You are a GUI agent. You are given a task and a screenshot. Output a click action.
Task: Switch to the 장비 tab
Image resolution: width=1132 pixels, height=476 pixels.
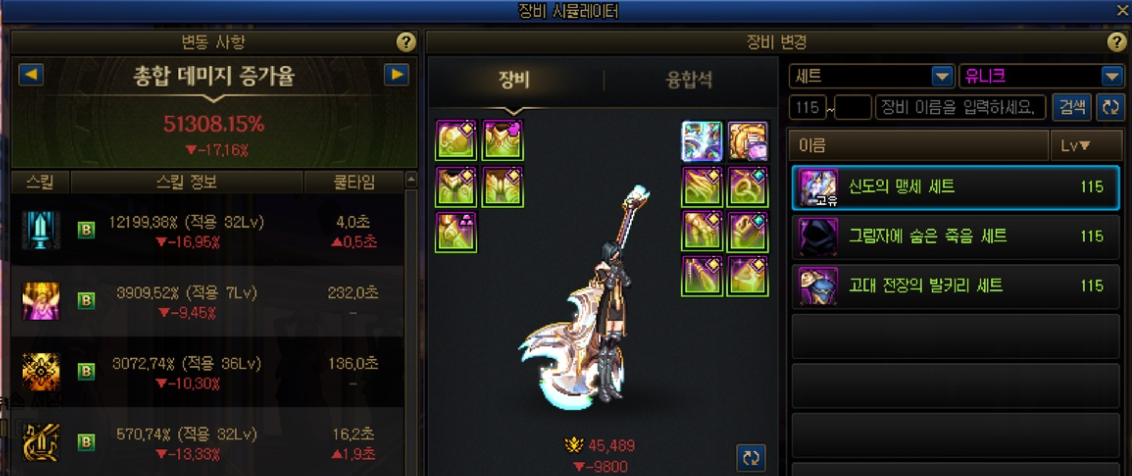(514, 81)
